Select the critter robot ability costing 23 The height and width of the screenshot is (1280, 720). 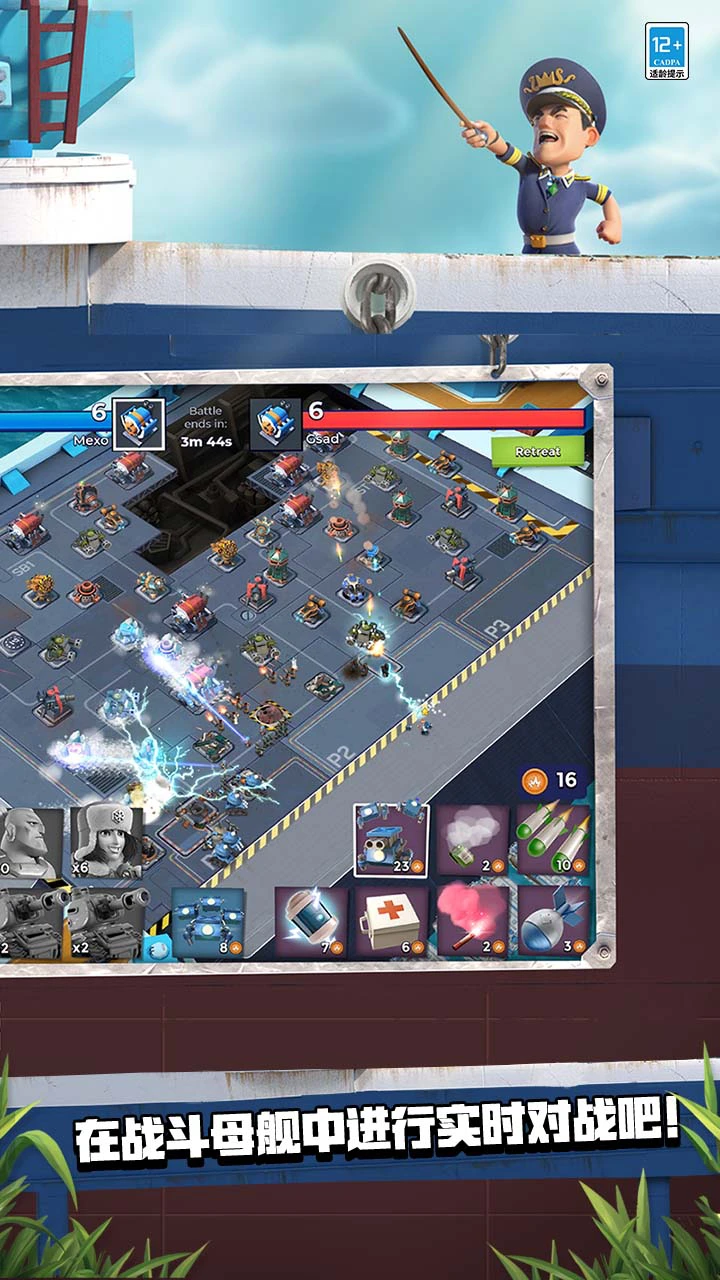click(x=391, y=840)
